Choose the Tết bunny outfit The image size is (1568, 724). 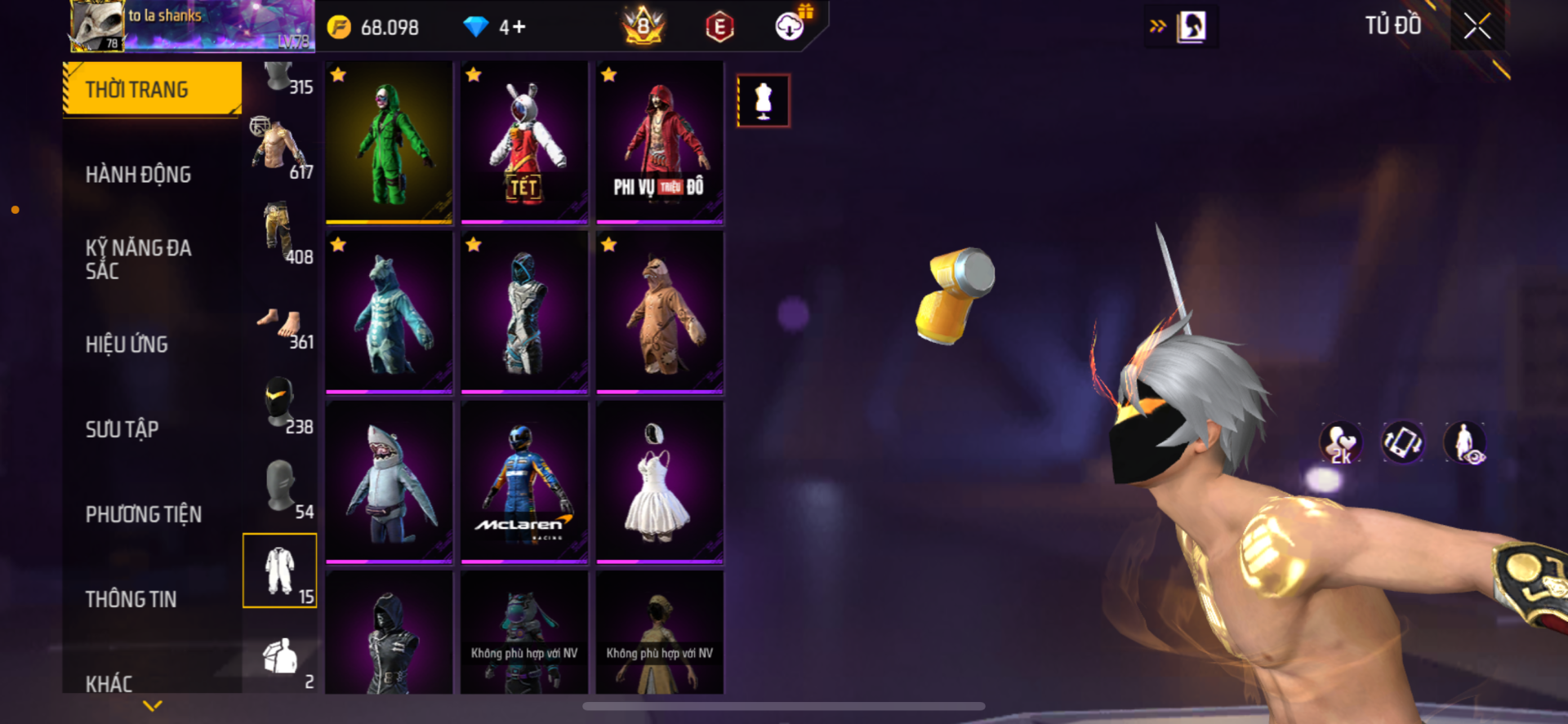523,142
